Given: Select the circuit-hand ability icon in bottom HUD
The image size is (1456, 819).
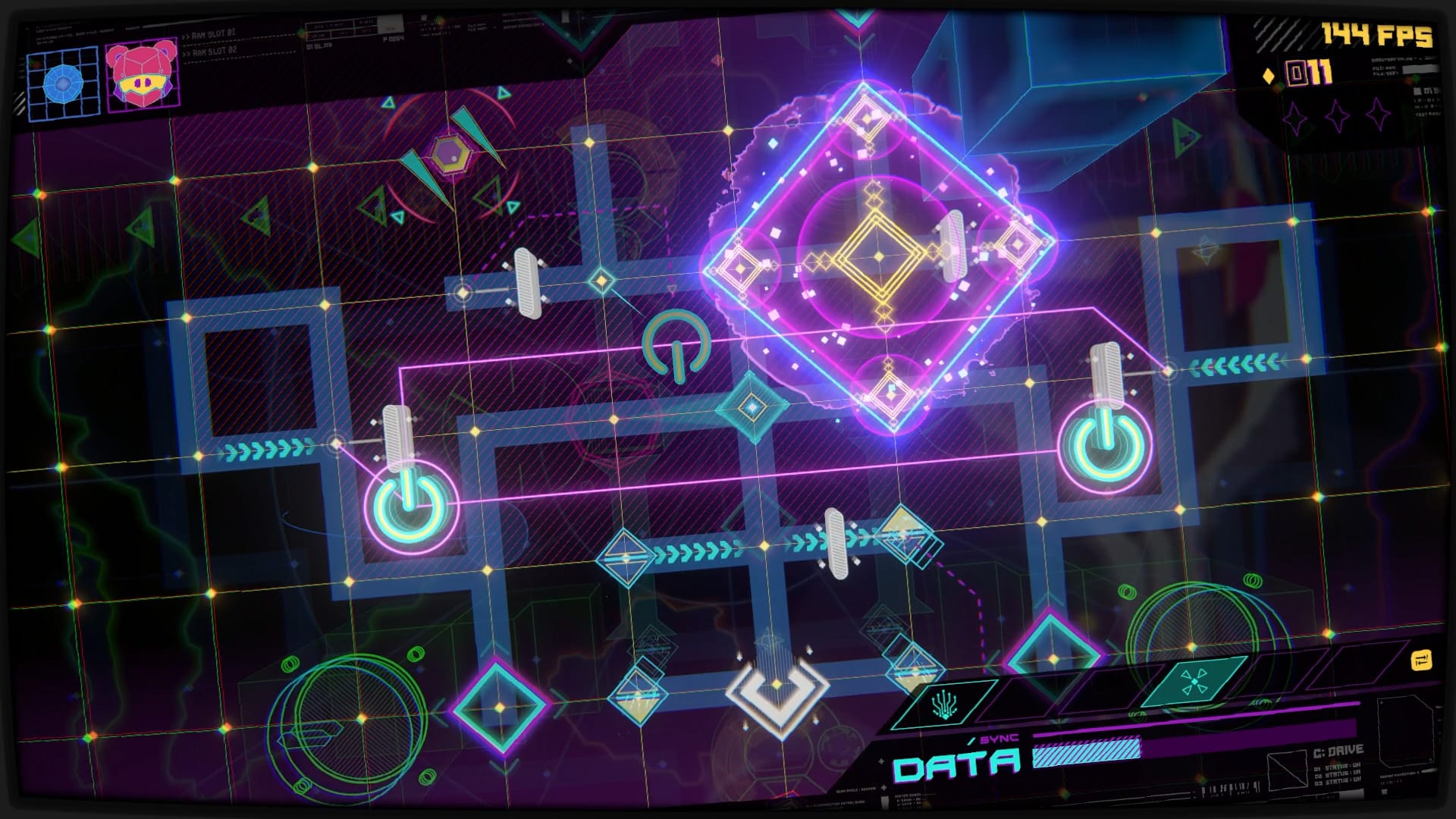Looking at the screenshot, I should [x=943, y=705].
